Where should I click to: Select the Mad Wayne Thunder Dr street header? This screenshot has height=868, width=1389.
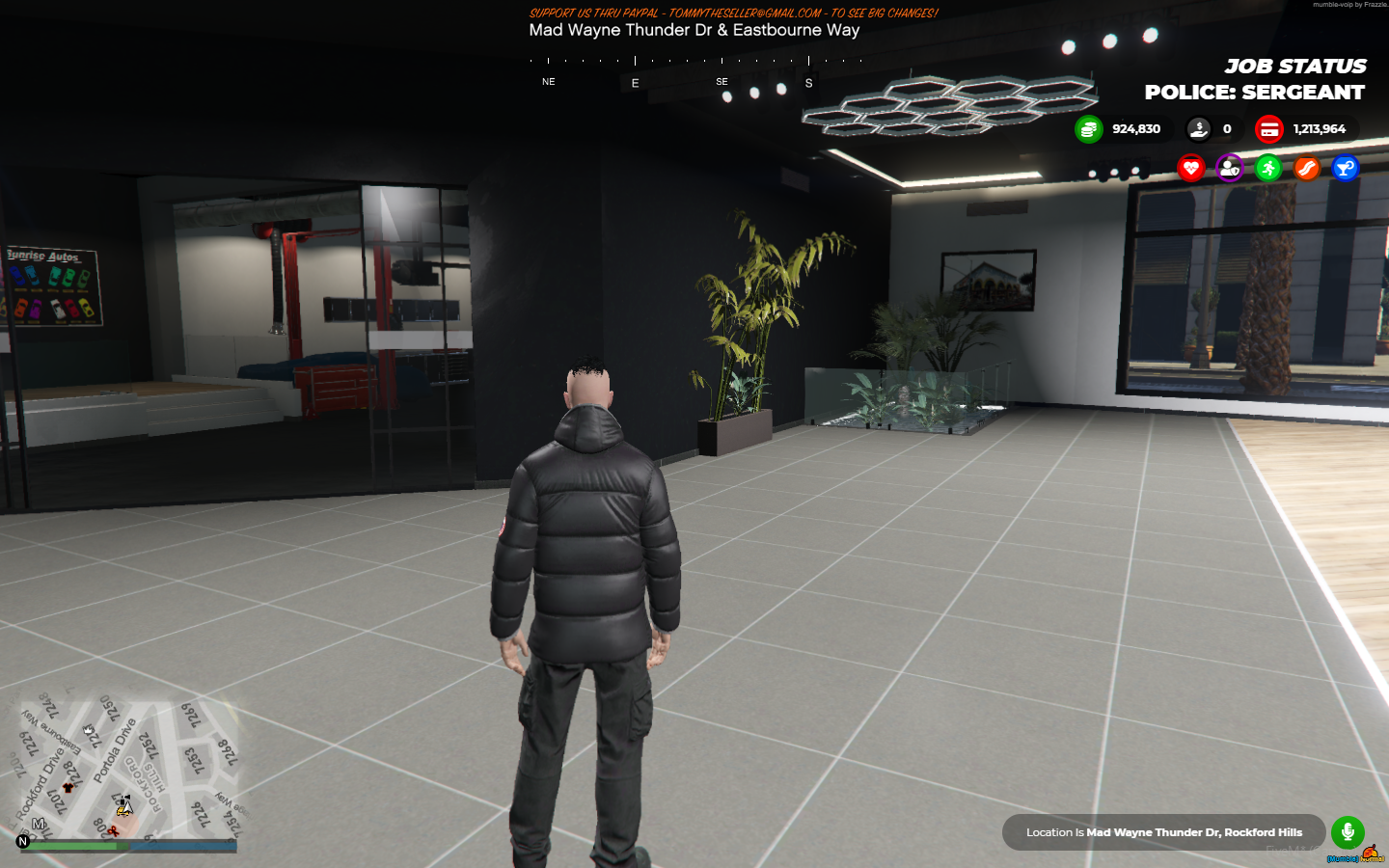tap(694, 31)
